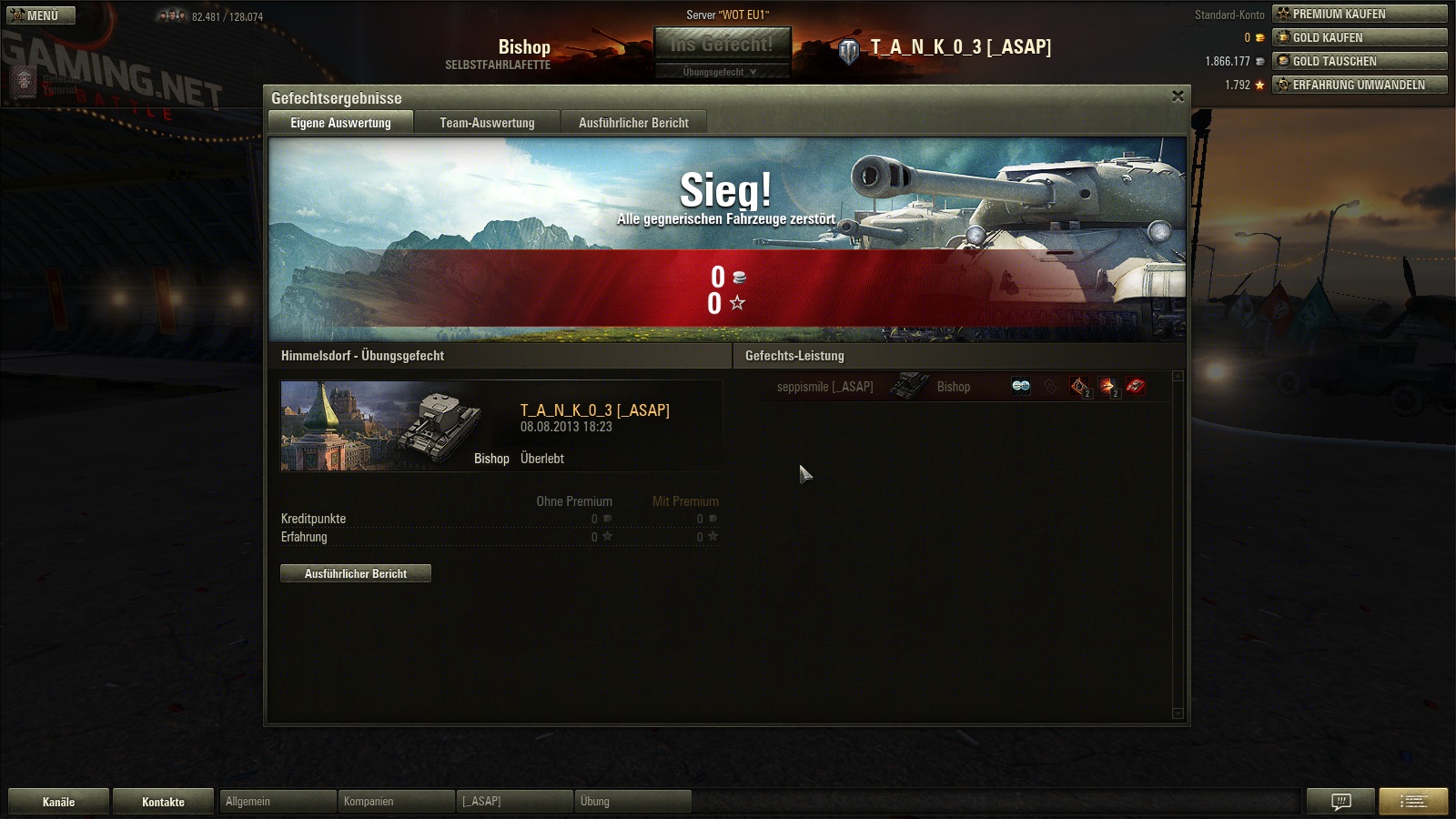
Task: Open Erfahrung Umwandeln
Action: tap(1360, 85)
